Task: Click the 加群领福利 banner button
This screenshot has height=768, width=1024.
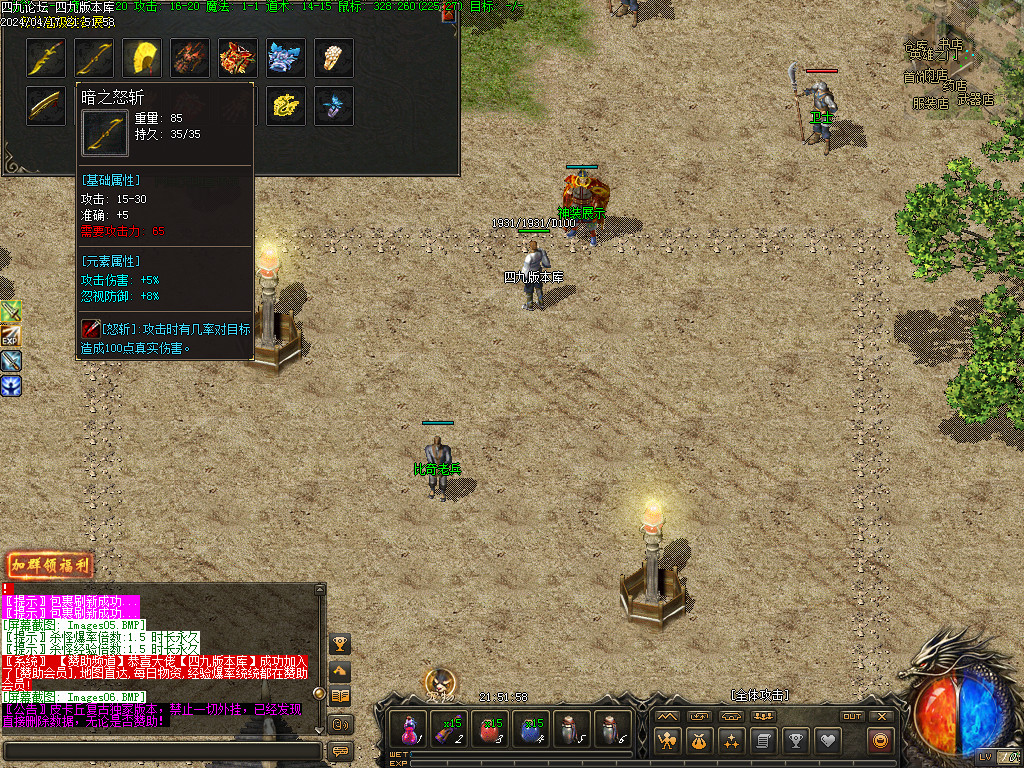Action: [x=50, y=565]
